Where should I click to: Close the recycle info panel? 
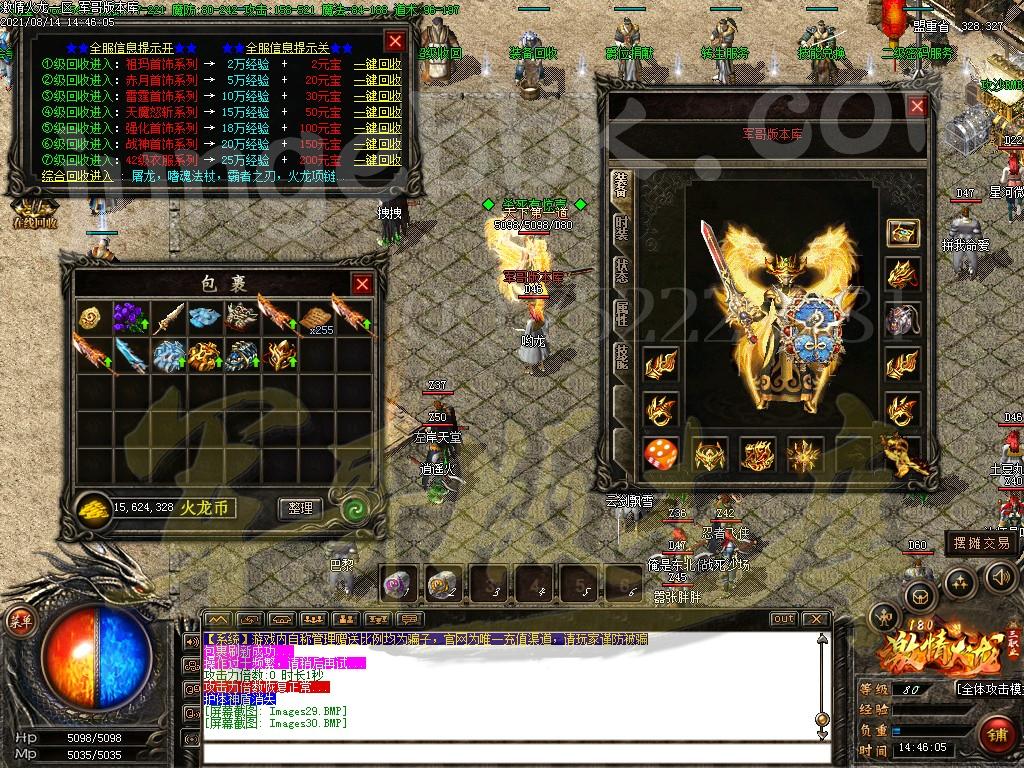click(x=395, y=41)
